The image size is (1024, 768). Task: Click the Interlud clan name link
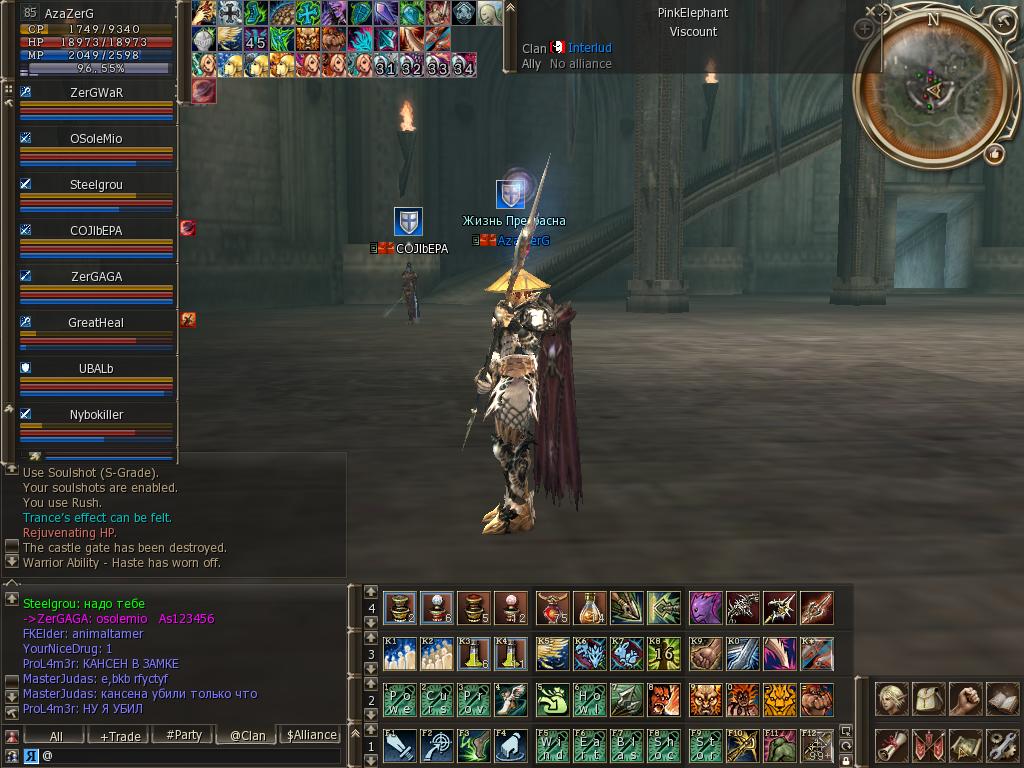point(590,48)
